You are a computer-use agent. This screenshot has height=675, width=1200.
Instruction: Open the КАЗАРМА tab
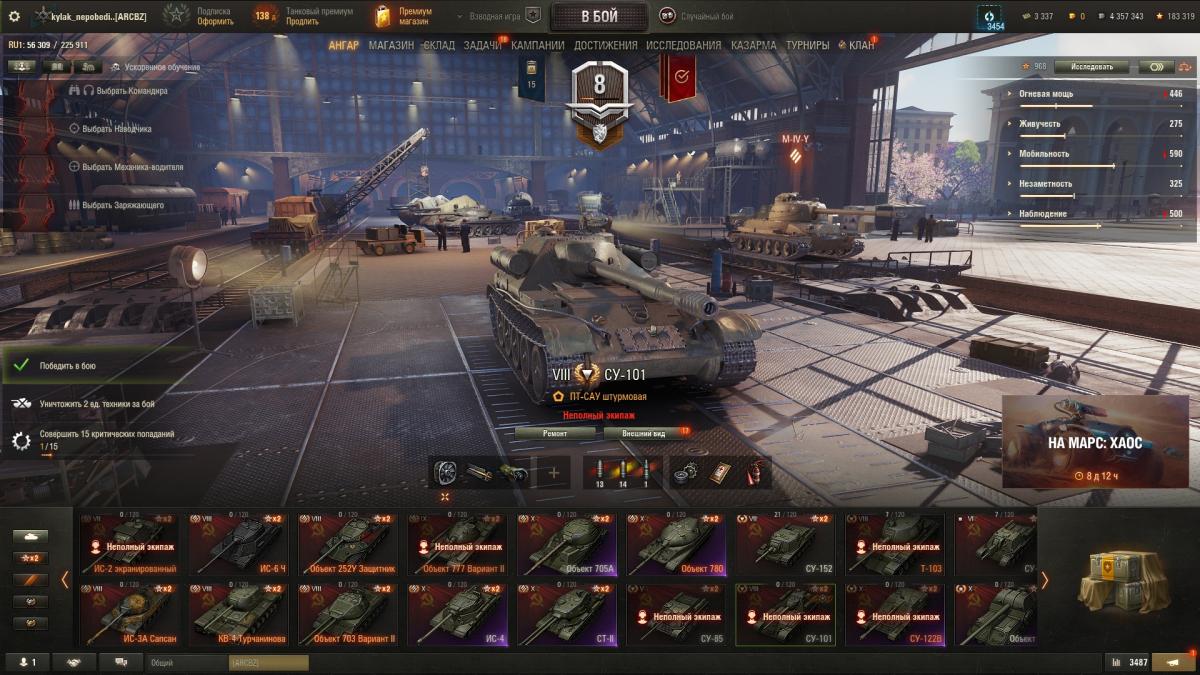point(753,45)
